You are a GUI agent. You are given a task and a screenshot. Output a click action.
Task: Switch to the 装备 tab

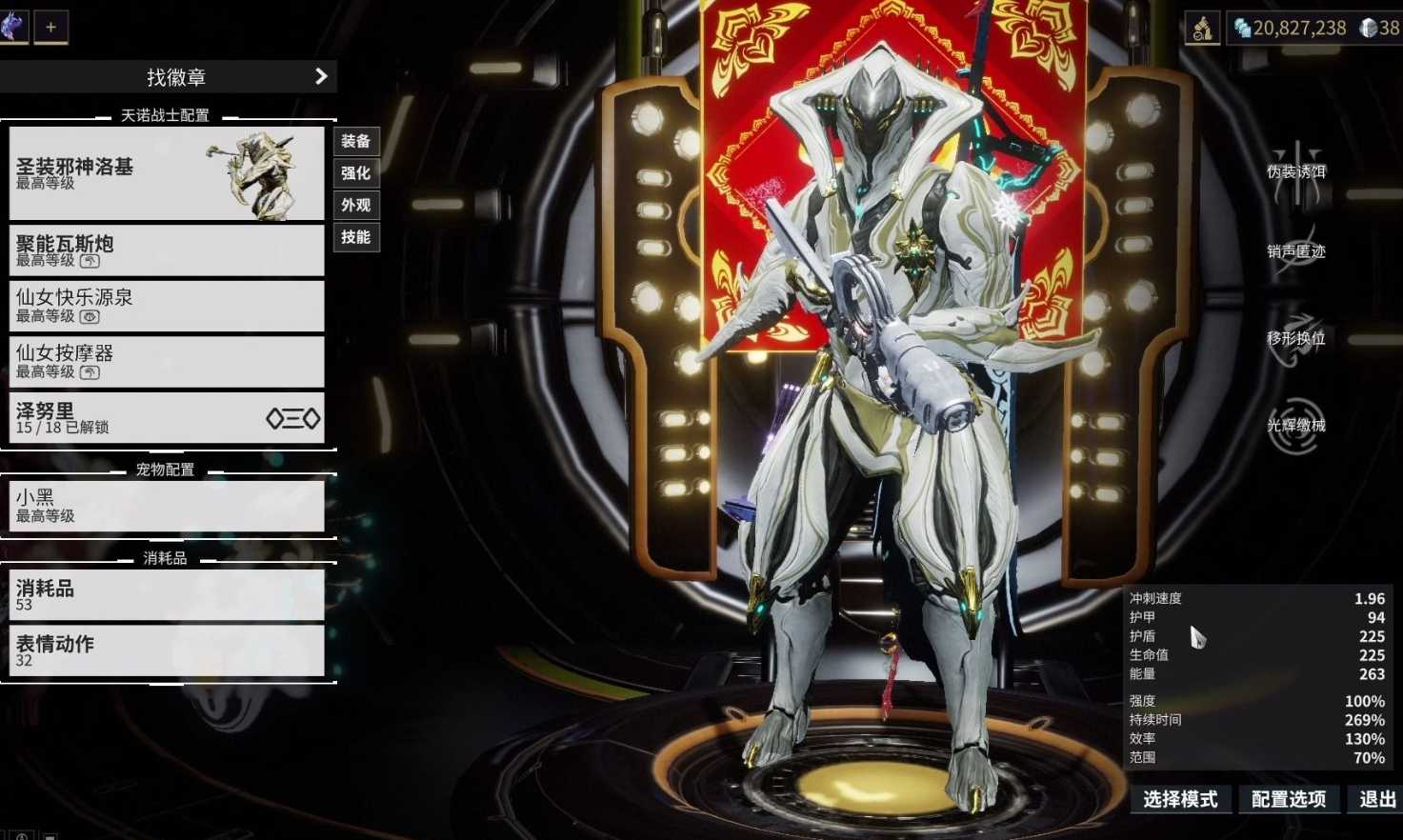(356, 141)
